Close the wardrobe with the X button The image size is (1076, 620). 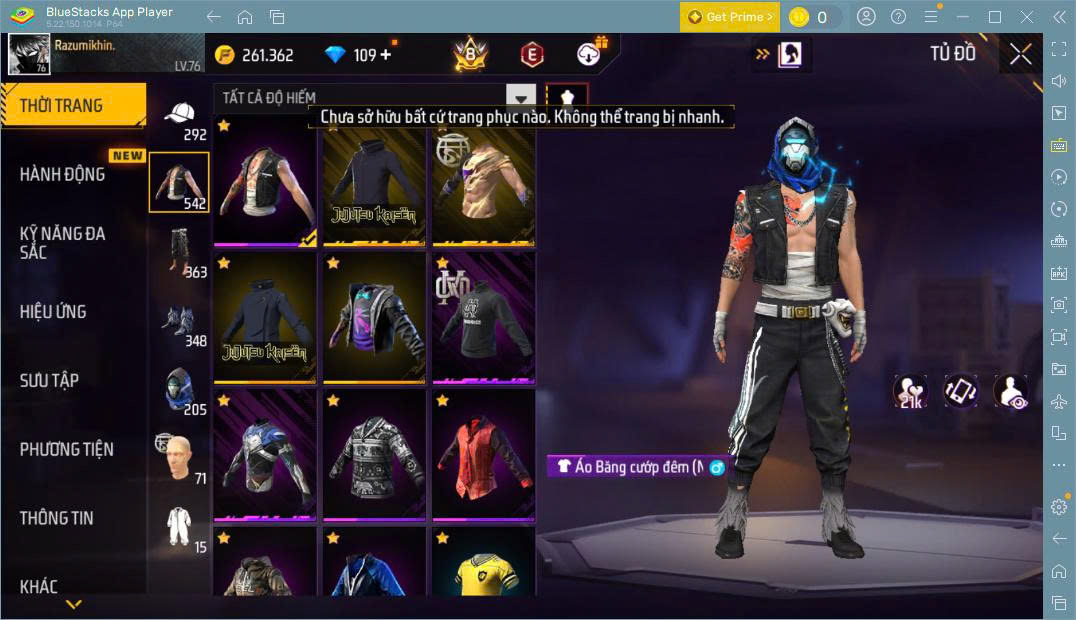(1020, 54)
